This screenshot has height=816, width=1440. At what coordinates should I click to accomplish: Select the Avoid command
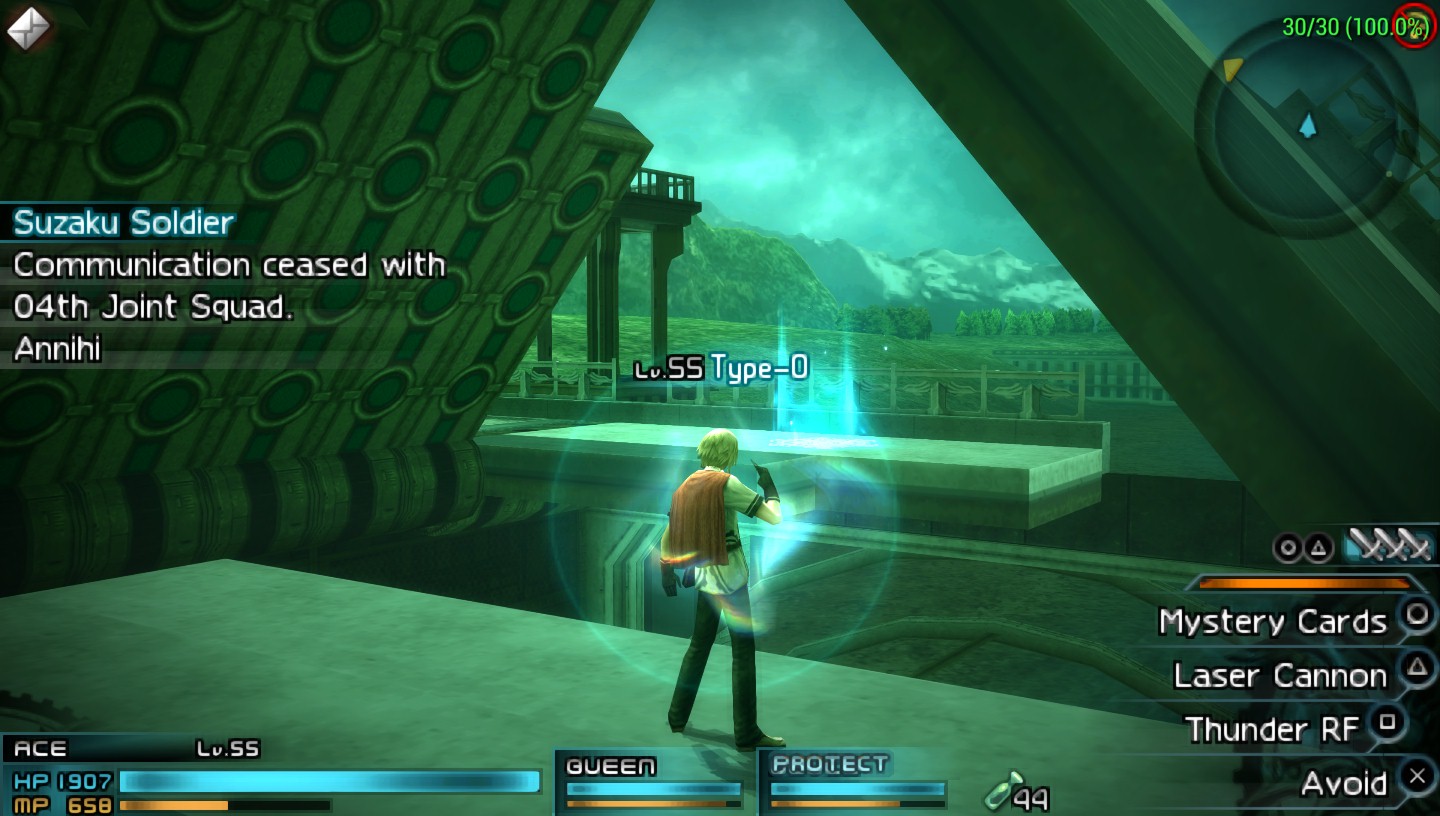1344,783
